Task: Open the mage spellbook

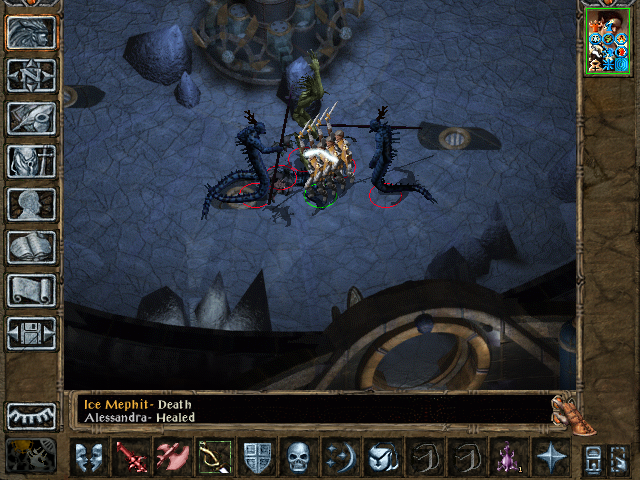Action: click(x=31, y=247)
